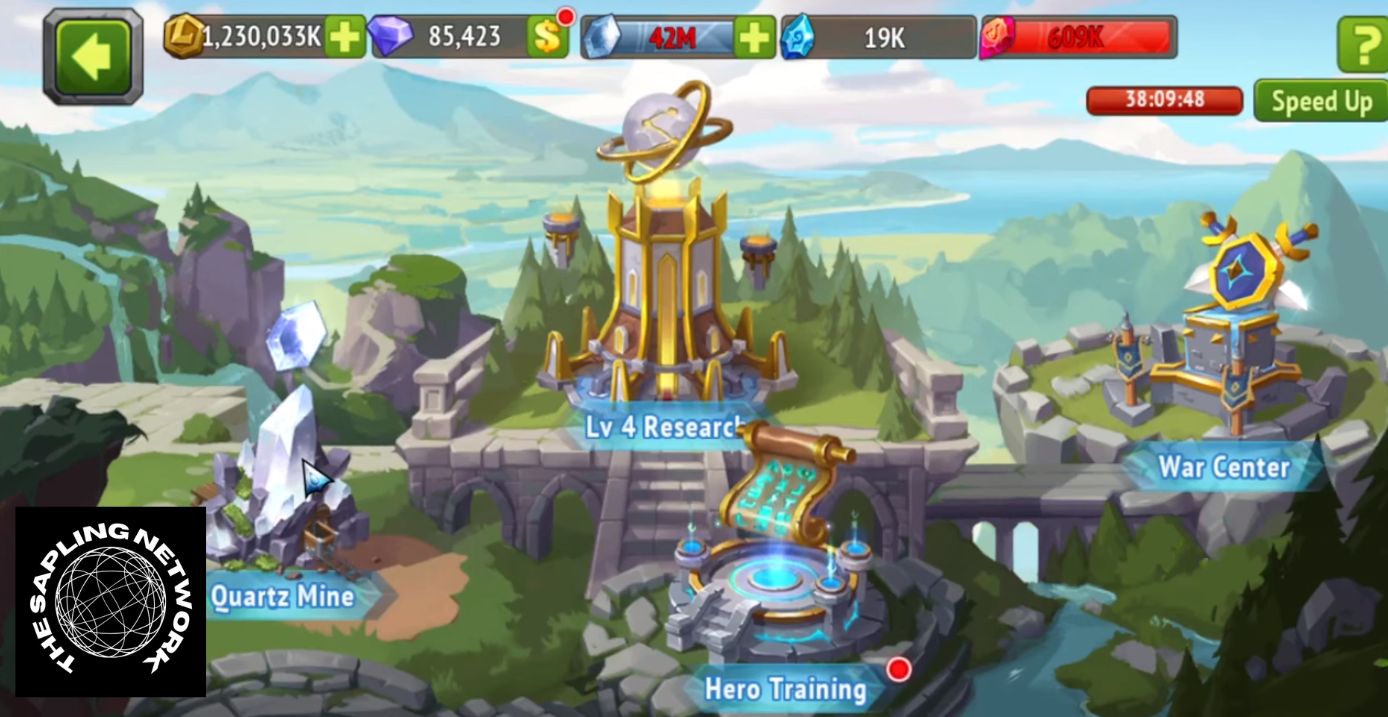
Task: Add more quartz with the plus button
Action: (754, 38)
